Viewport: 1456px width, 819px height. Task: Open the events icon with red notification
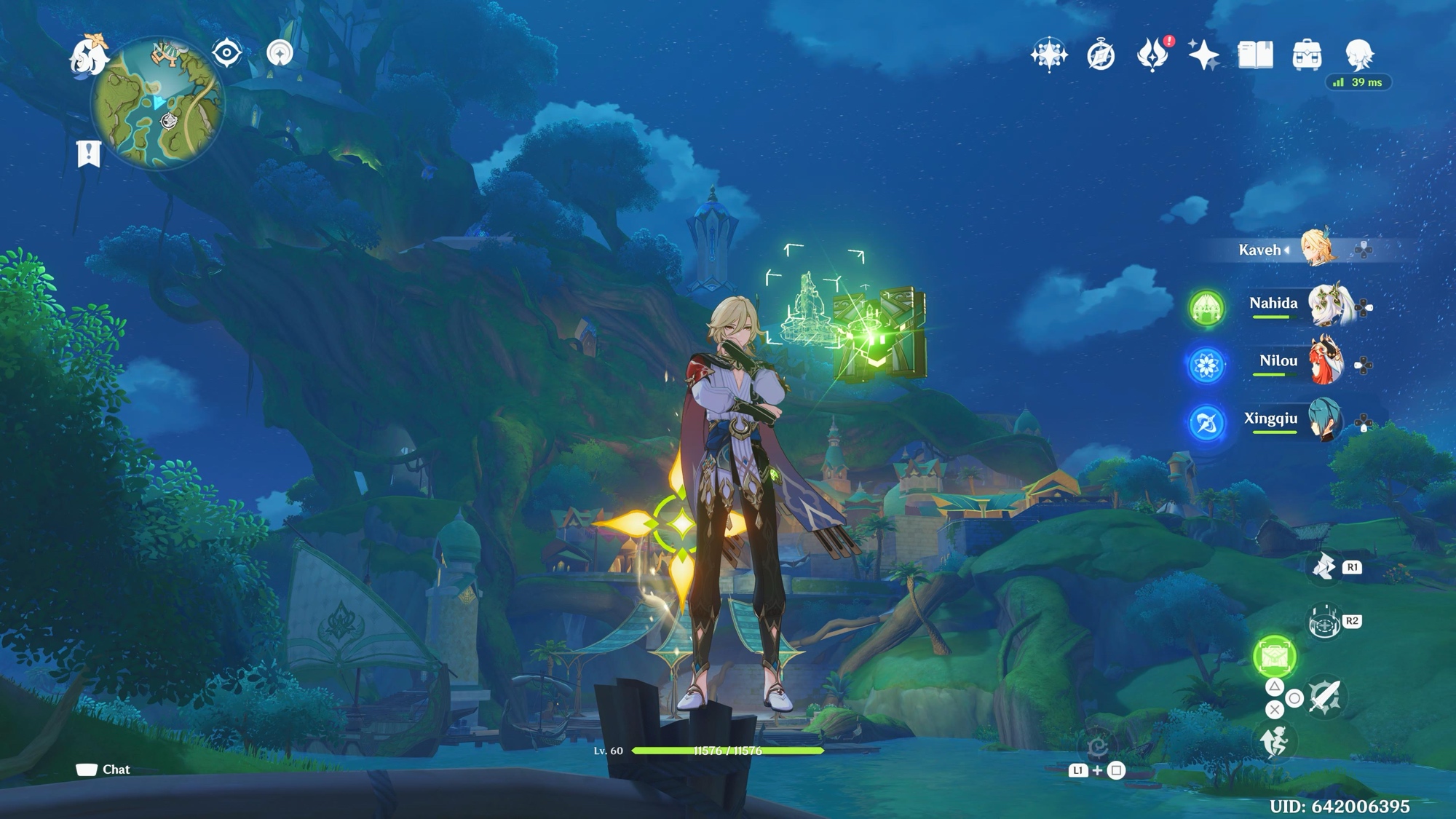(1152, 55)
